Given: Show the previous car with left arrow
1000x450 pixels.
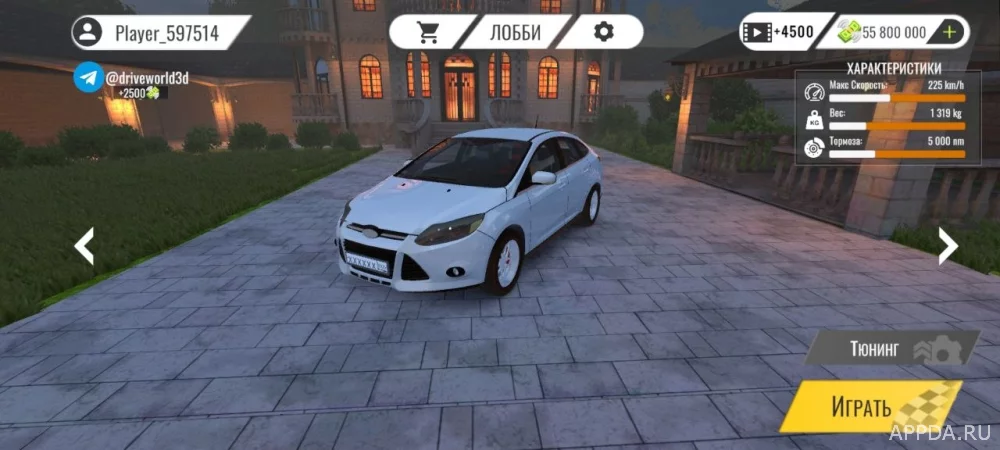Looking at the screenshot, I should coord(85,245).
